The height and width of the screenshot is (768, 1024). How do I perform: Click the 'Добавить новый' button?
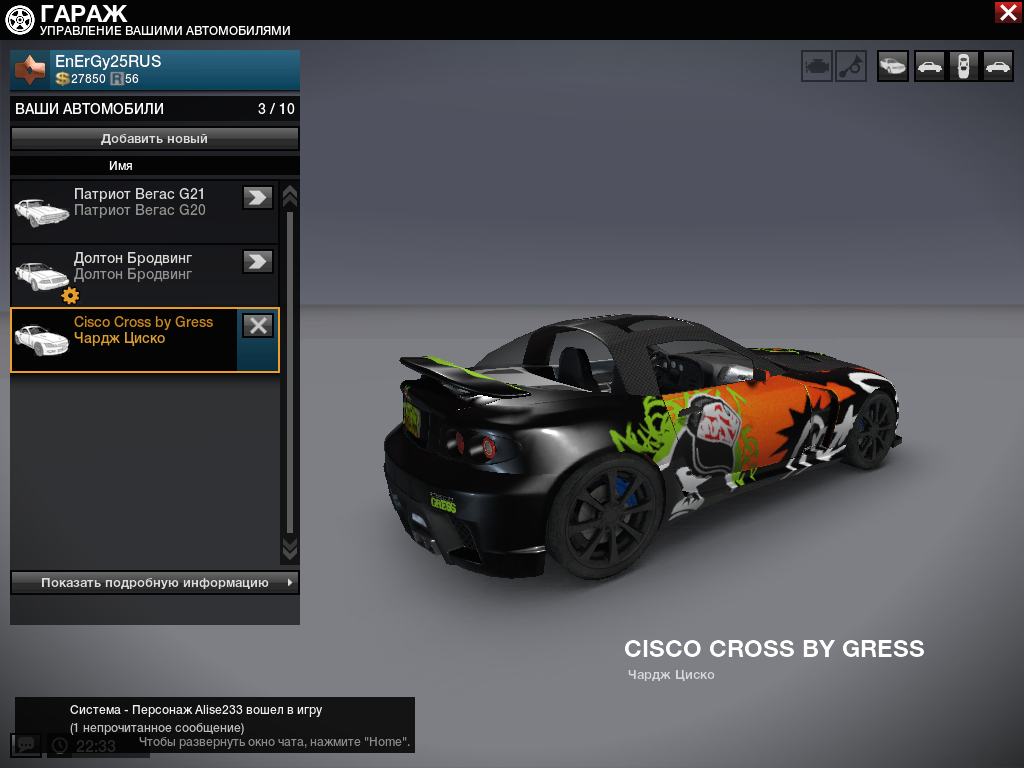(x=155, y=139)
